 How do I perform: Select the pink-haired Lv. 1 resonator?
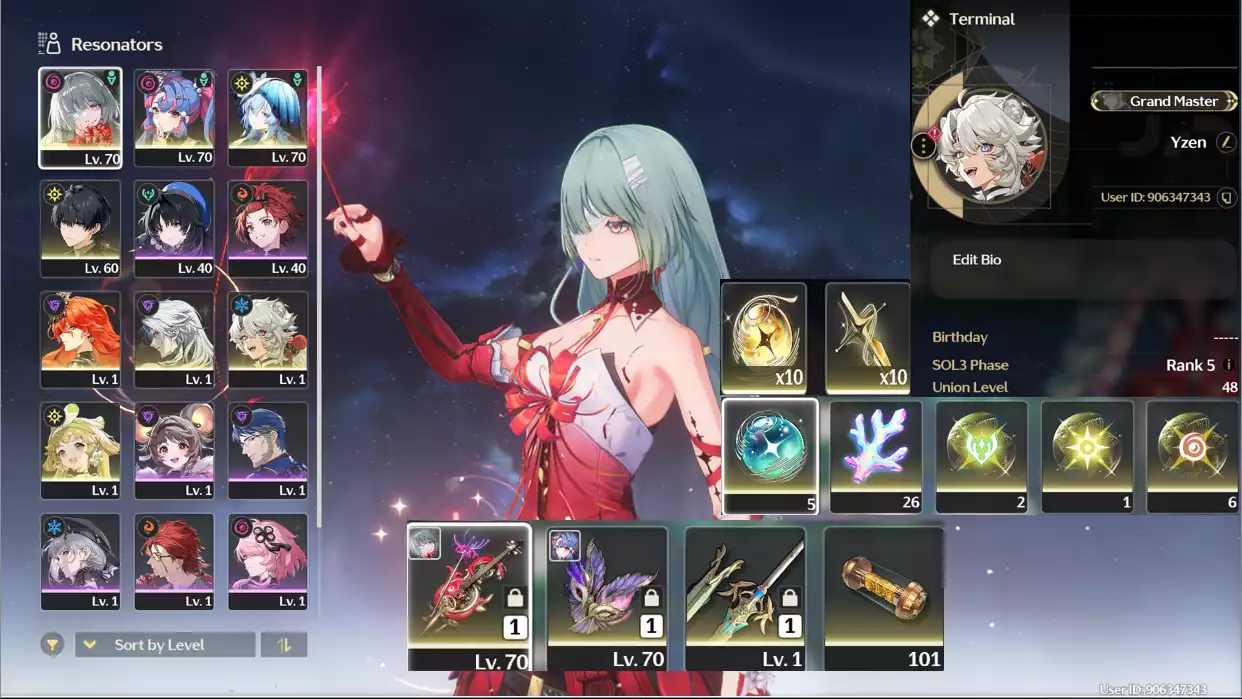[x=268, y=561]
